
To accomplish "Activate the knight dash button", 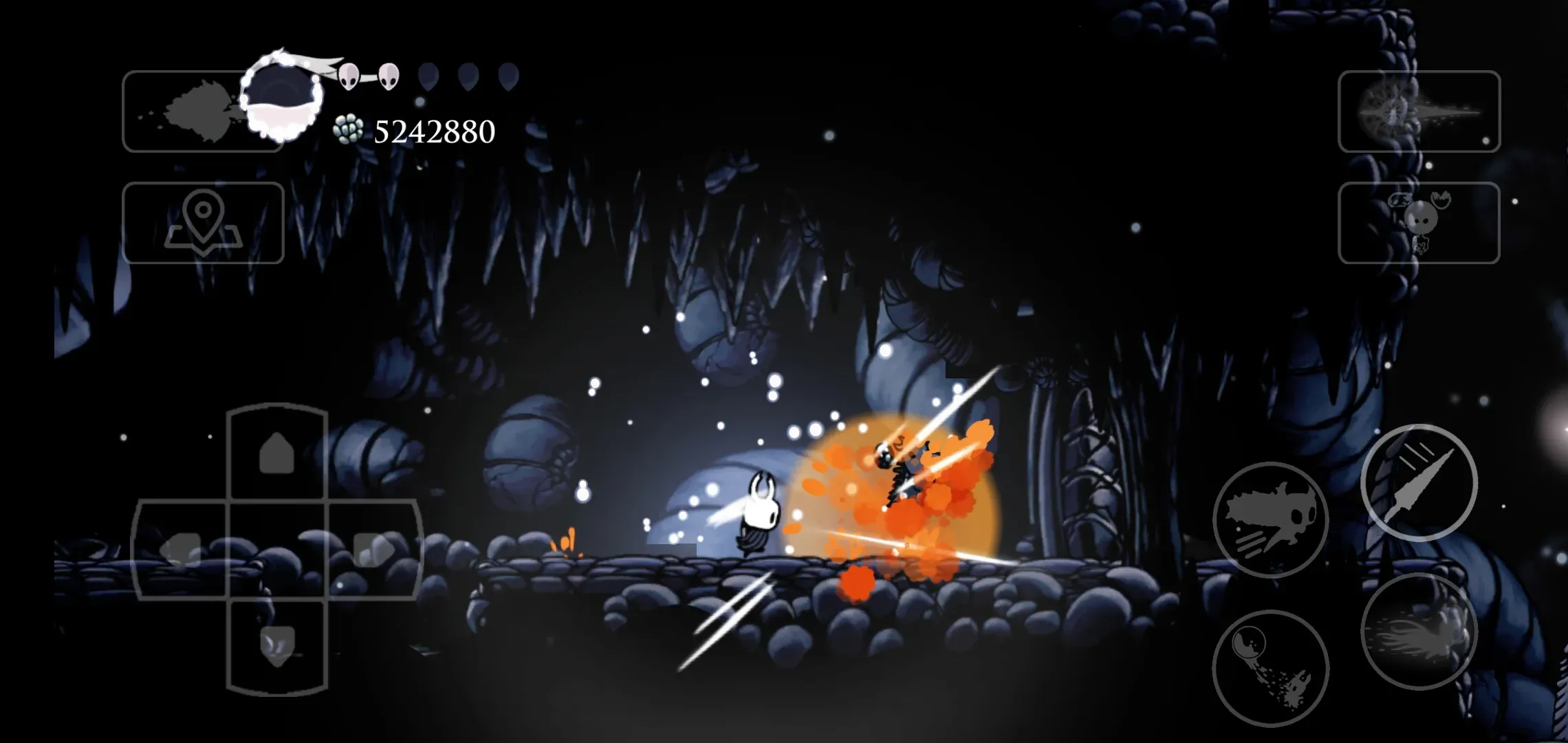I will 1270,519.
